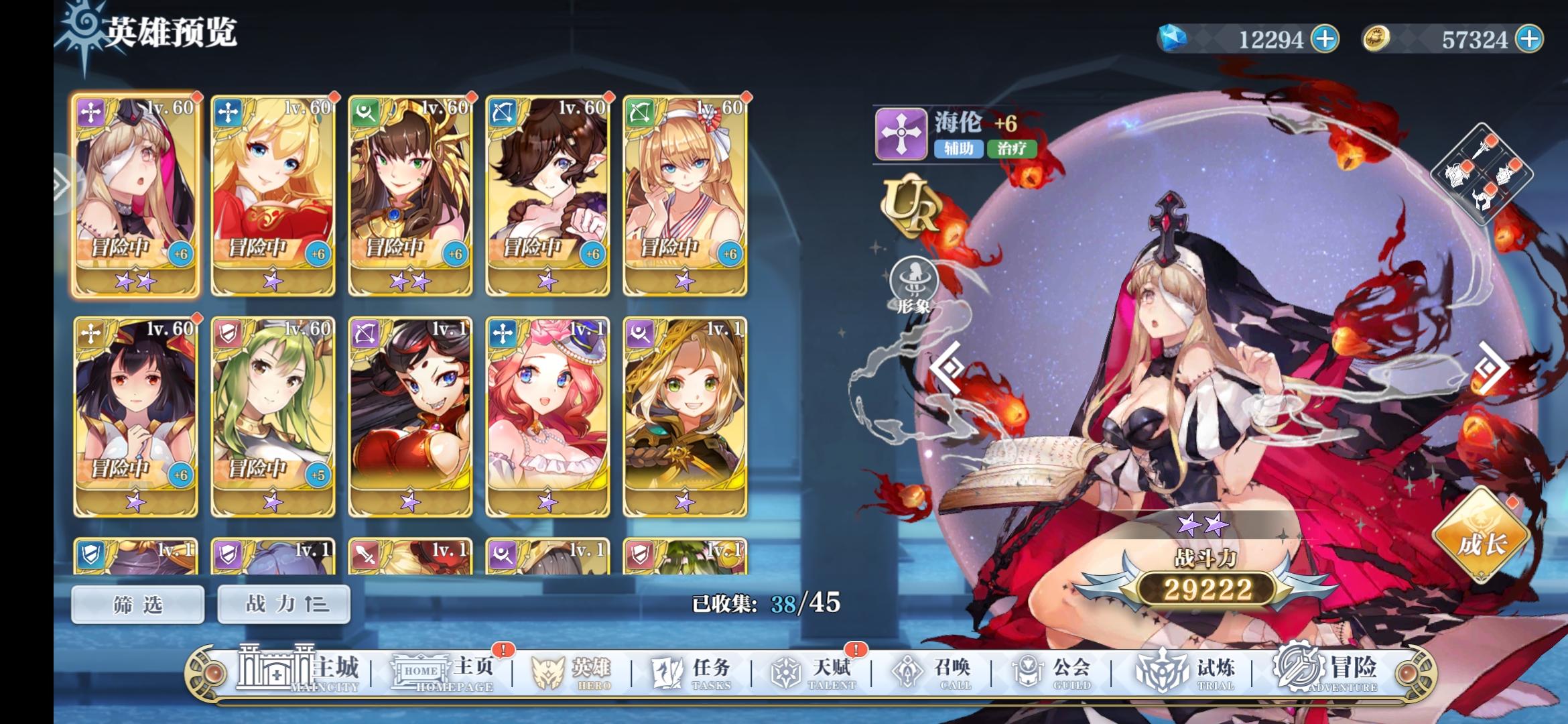This screenshot has height=724, width=1568.
Task: Click the 筛选 filter button
Action: [x=136, y=603]
